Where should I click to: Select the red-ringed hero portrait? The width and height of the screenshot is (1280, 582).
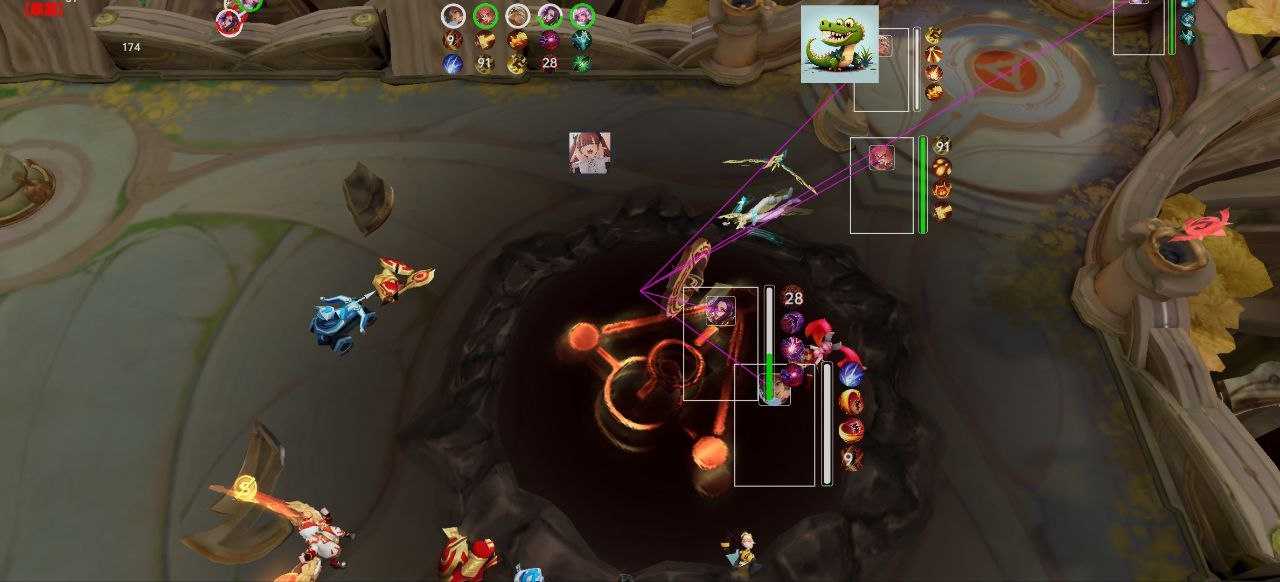point(229,22)
